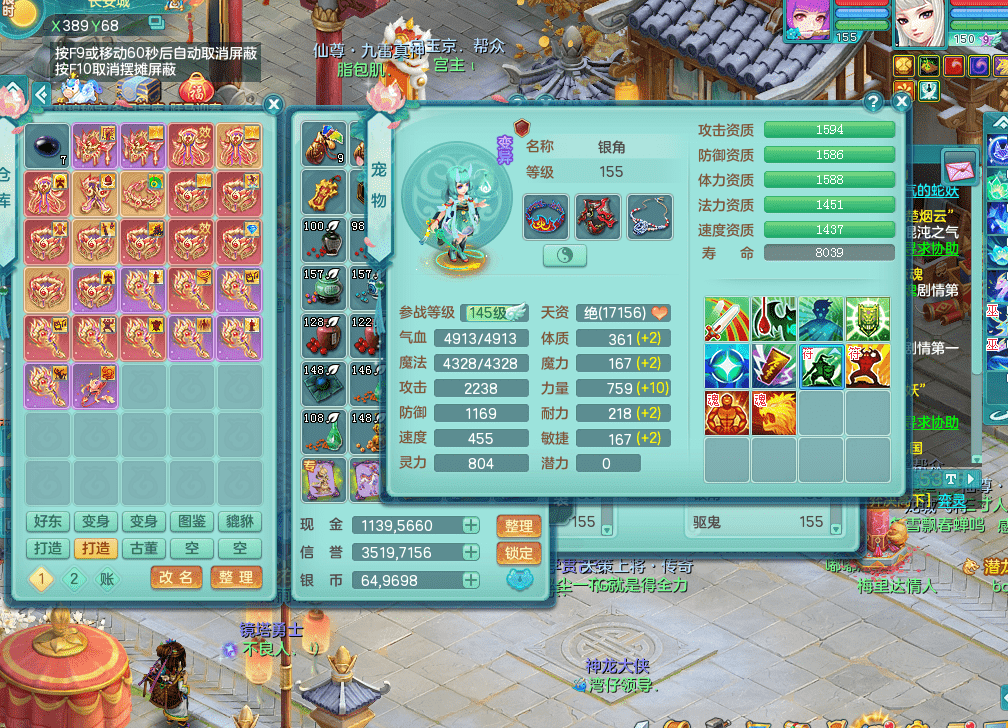
Task: Select the pet necklace equipment slot
Action: coord(650,216)
